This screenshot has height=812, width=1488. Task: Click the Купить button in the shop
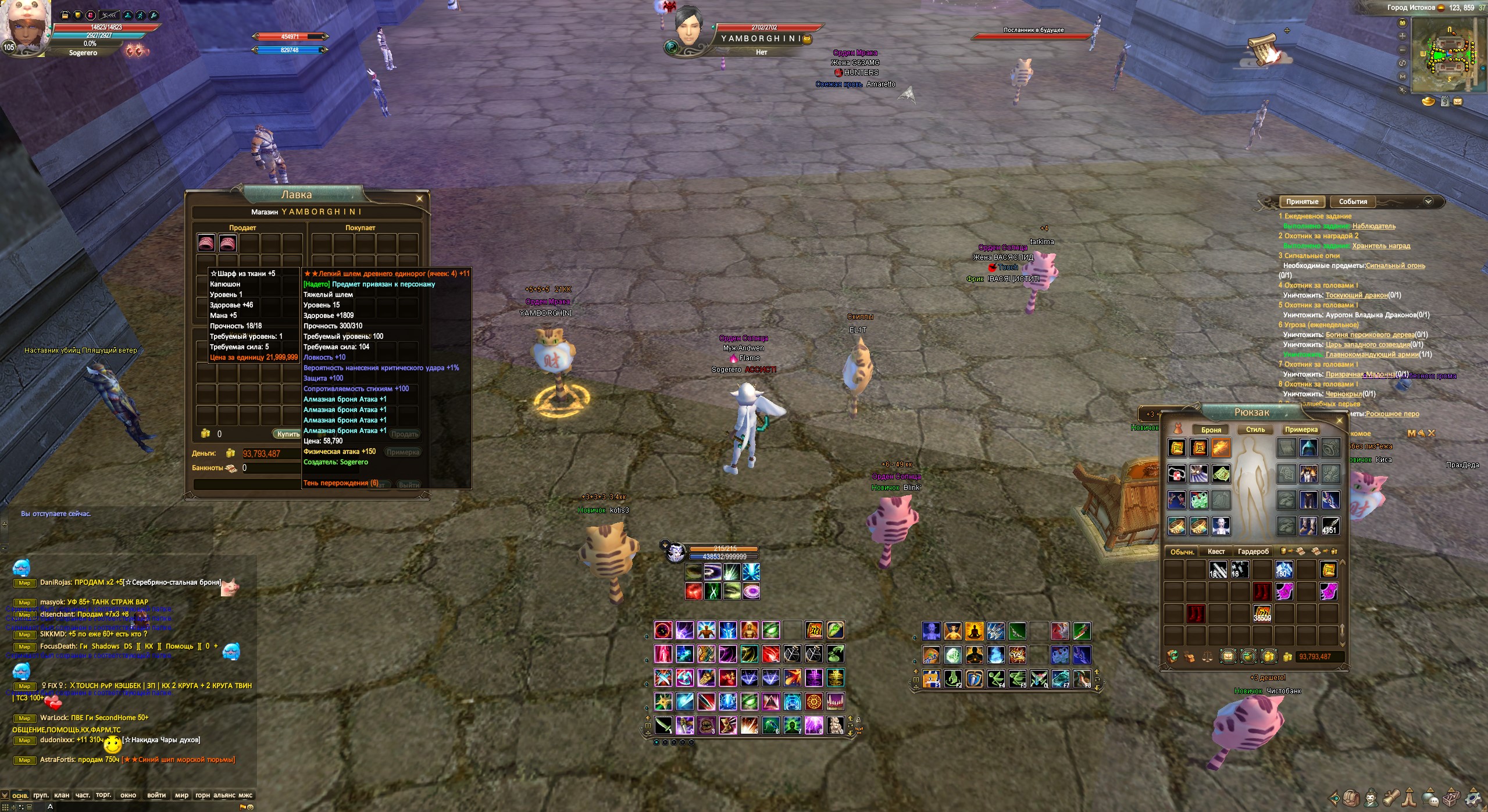(288, 434)
